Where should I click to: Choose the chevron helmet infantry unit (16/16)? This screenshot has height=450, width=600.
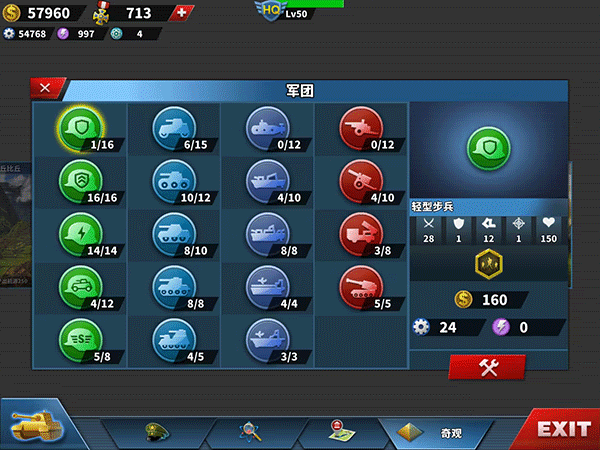click(77, 179)
